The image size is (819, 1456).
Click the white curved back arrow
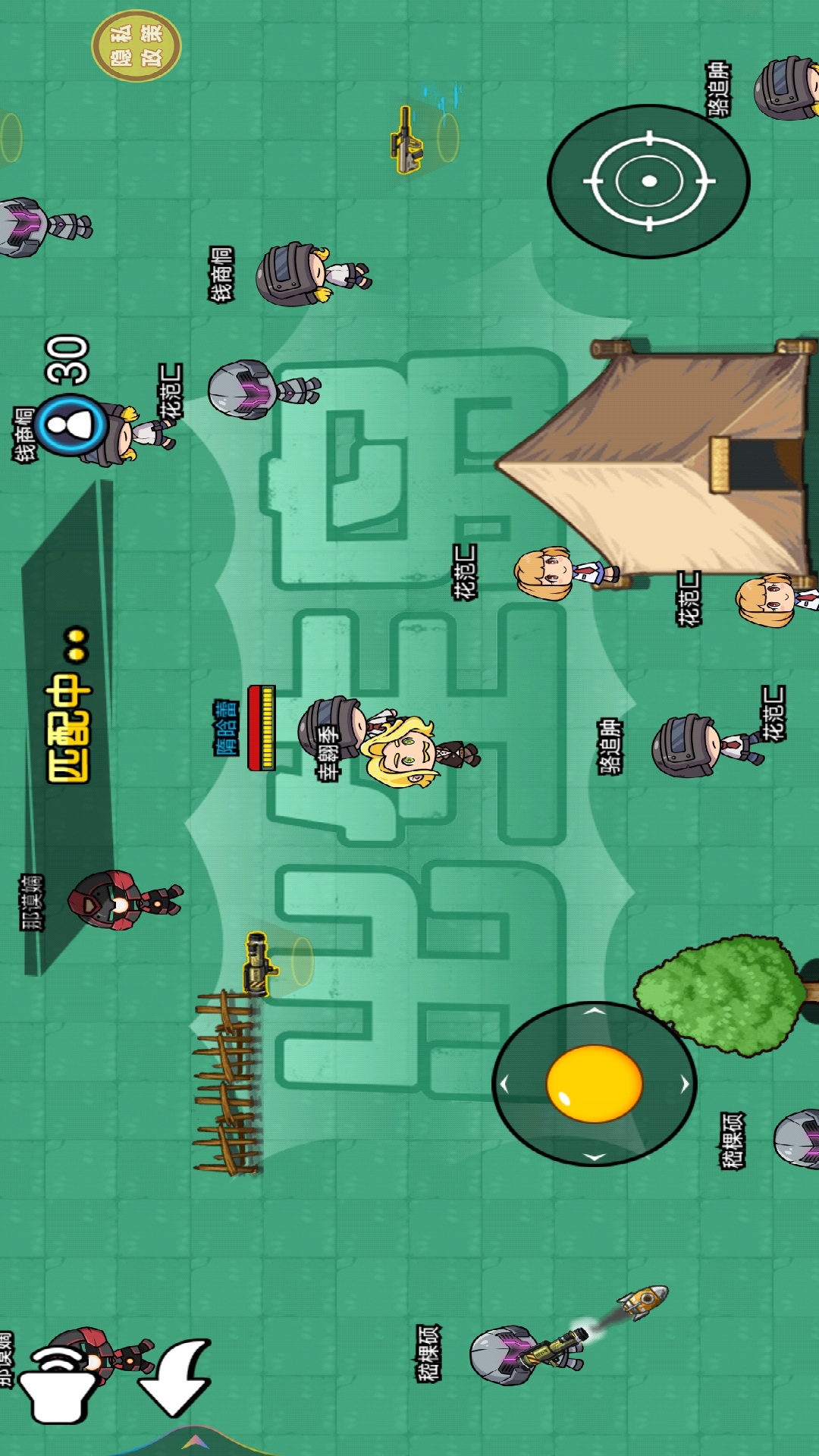(176, 1377)
